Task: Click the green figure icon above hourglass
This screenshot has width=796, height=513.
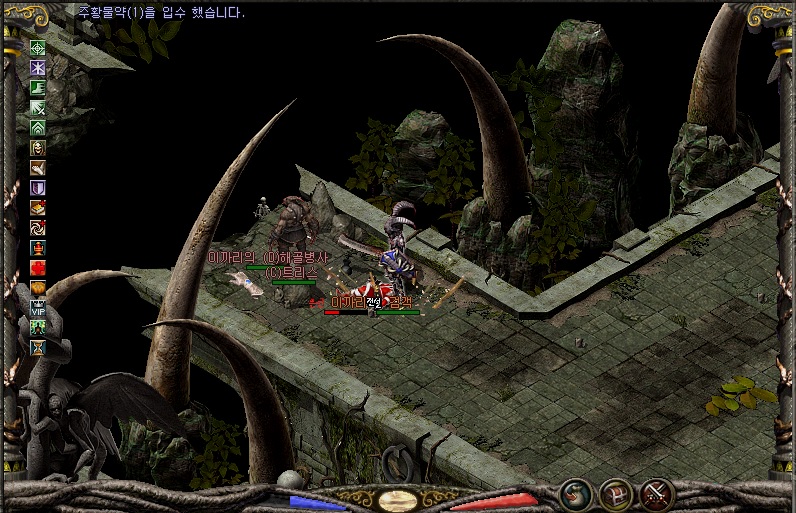Action: [x=38, y=328]
